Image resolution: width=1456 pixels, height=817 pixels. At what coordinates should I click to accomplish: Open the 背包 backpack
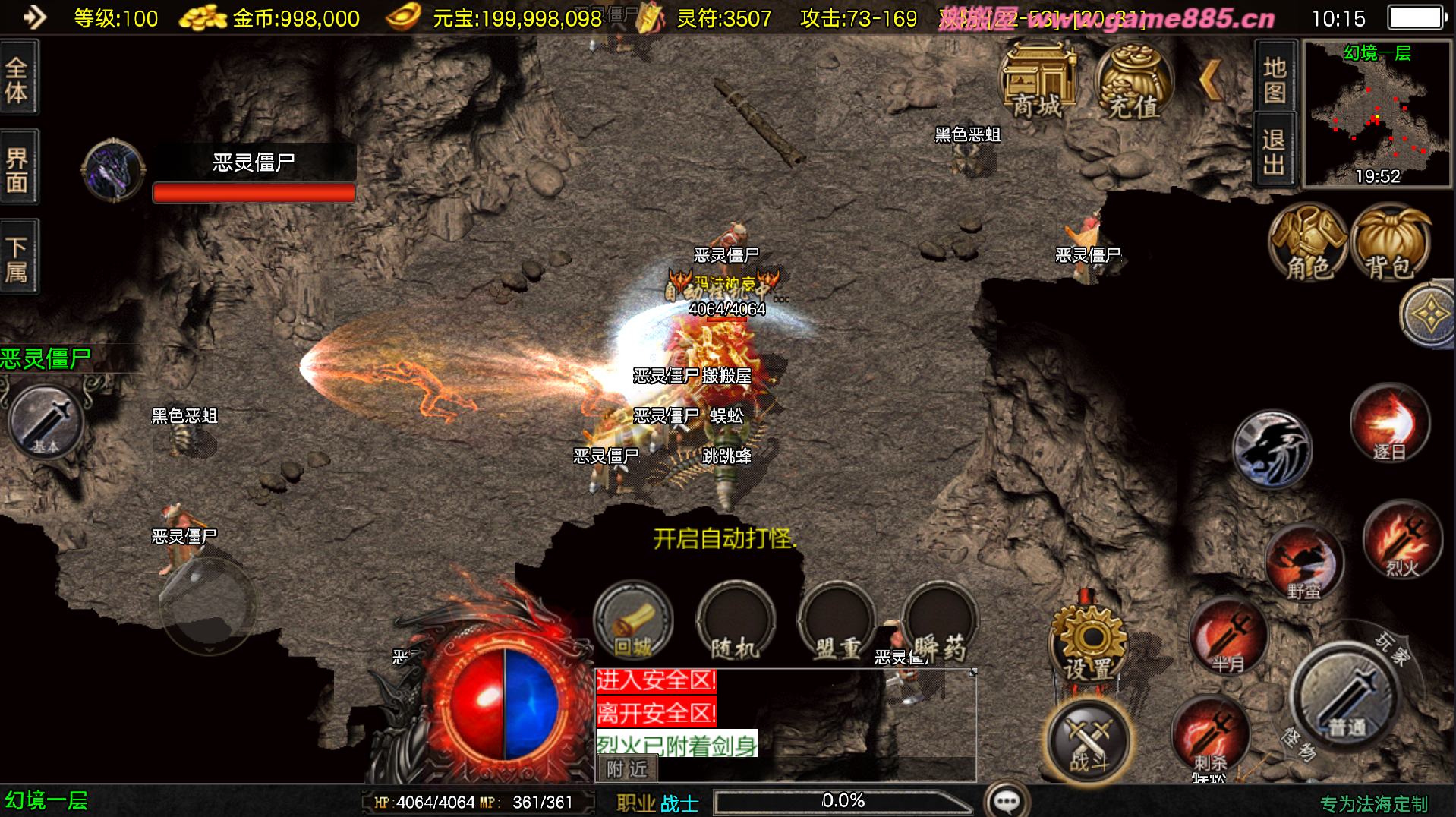[1391, 243]
